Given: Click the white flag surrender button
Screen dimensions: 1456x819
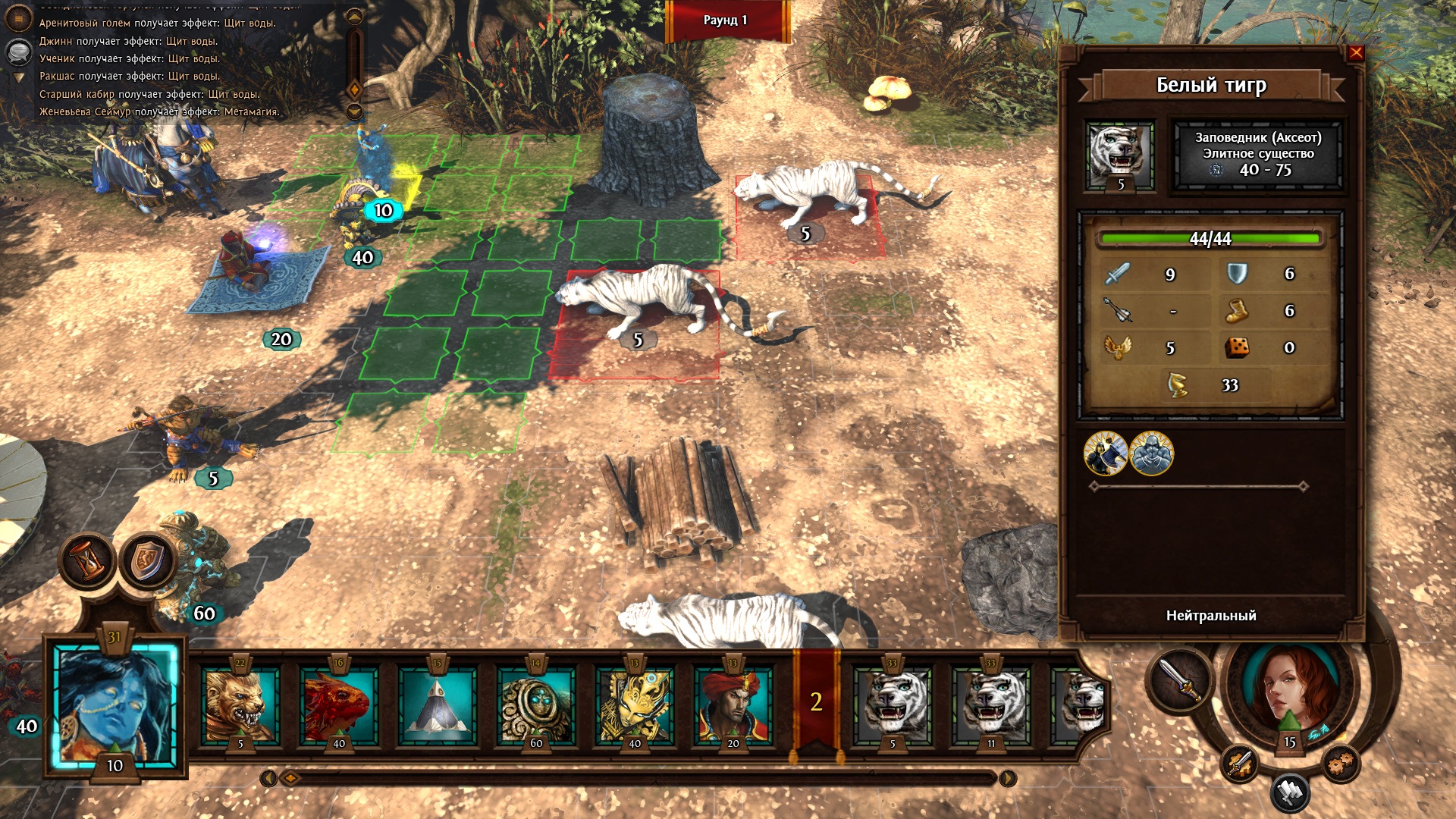Looking at the screenshot, I should [1289, 792].
